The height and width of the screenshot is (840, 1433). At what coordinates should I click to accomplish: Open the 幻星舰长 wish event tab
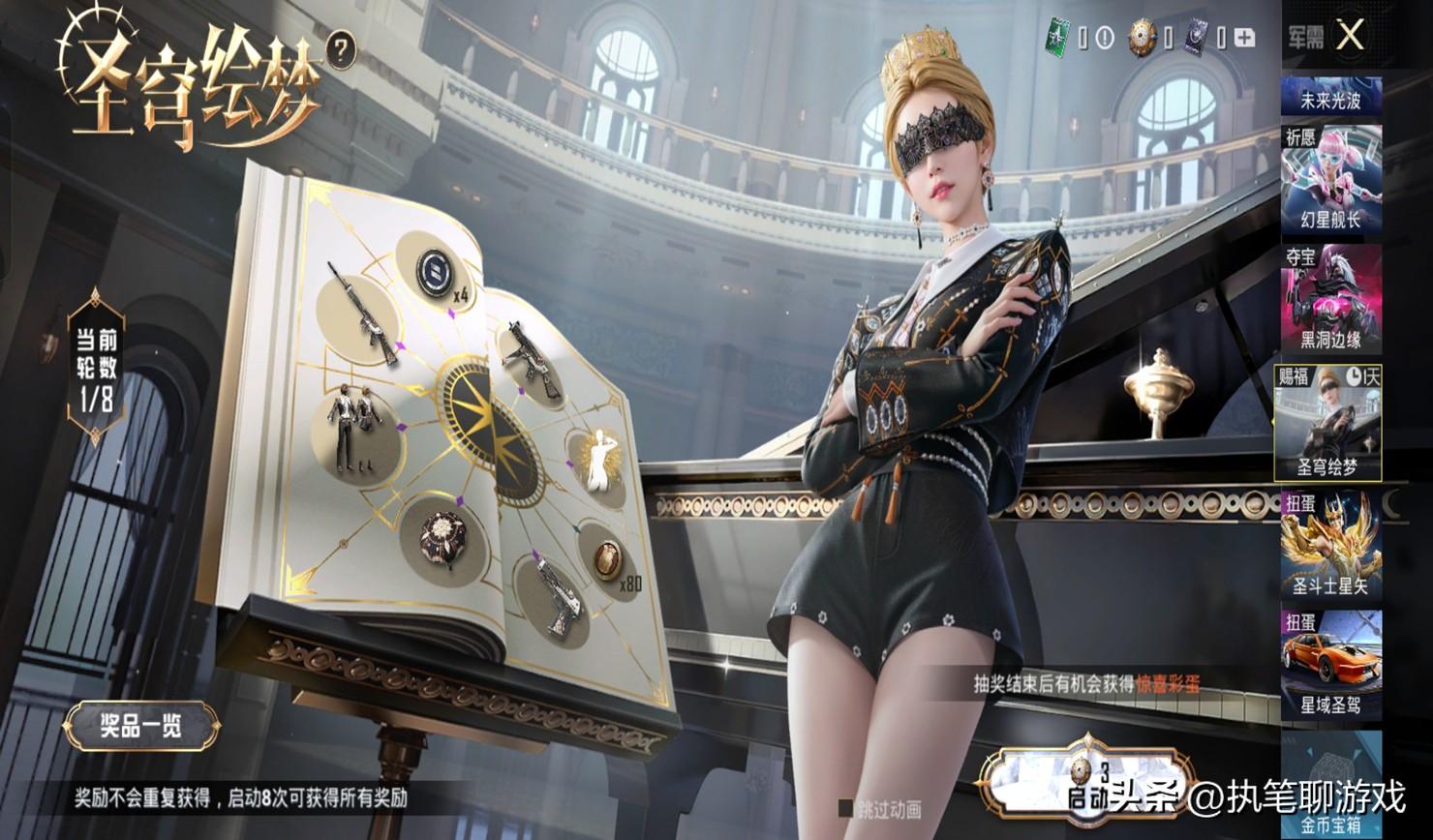(x=1331, y=181)
